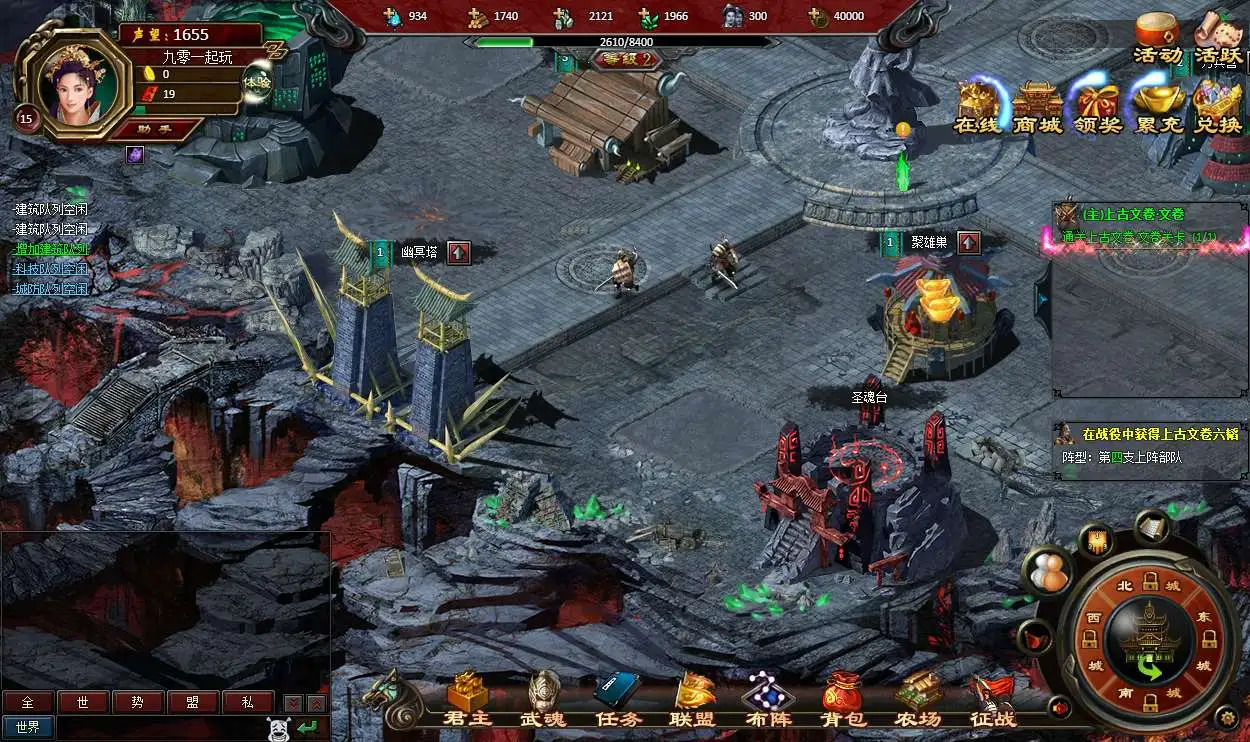Screen dimensions: 1250x742
Task: Upgrade the 幽冥塔 tower with arrow button
Action: pos(459,252)
